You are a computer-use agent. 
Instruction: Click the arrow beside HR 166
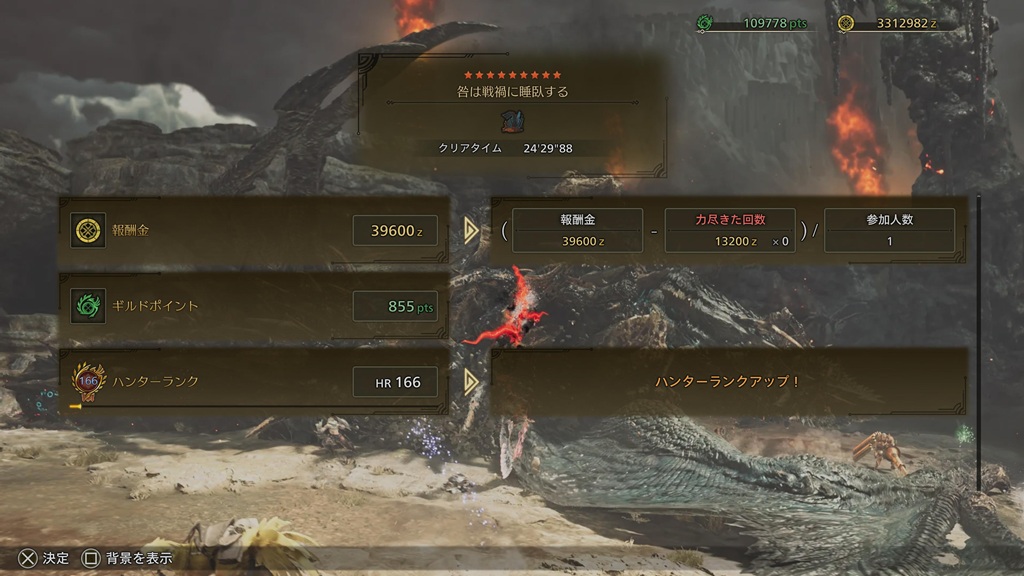tap(471, 381)
